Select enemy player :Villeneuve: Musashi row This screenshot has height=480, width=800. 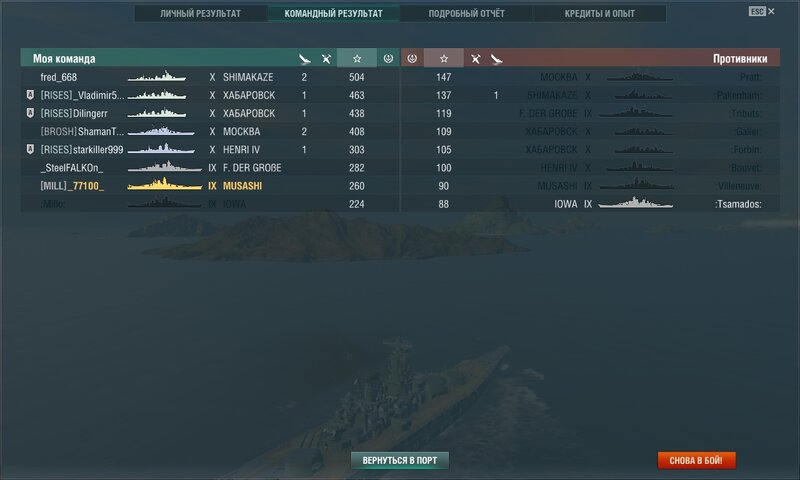[738, 186]
